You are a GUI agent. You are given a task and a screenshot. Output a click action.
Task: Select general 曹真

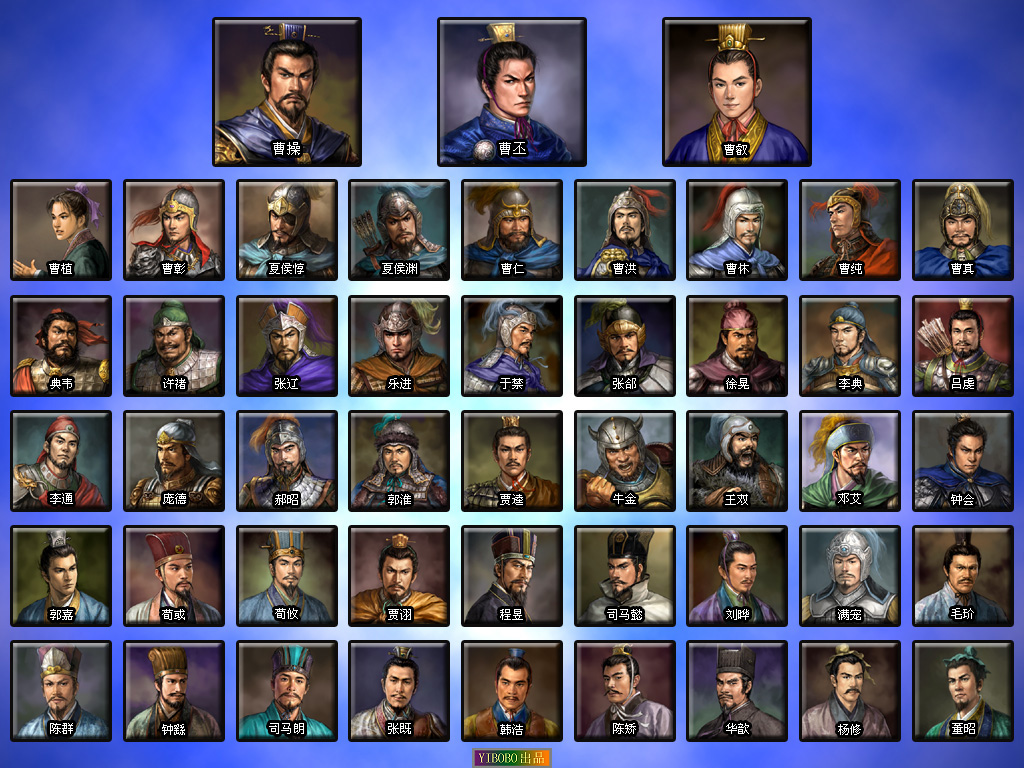pos(963,230)
